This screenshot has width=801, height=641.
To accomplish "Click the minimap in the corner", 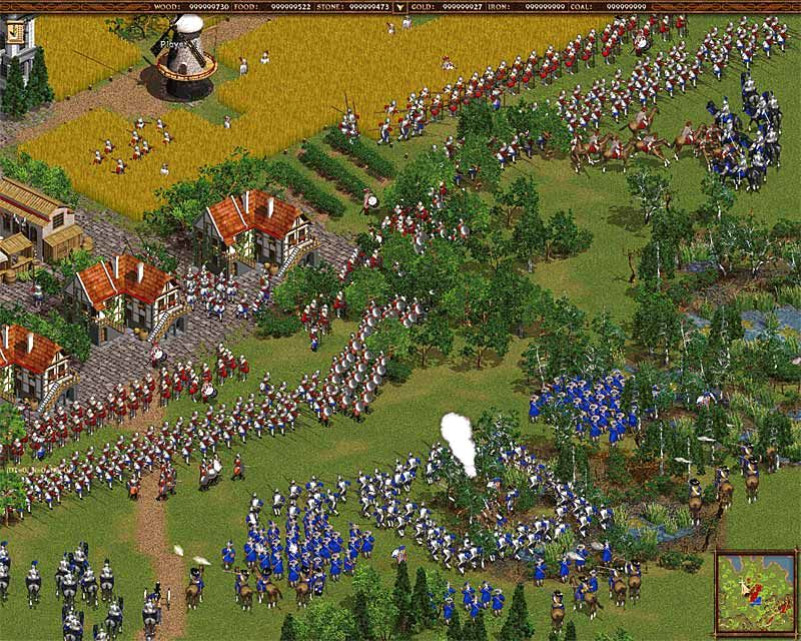I will coord(756,593).
